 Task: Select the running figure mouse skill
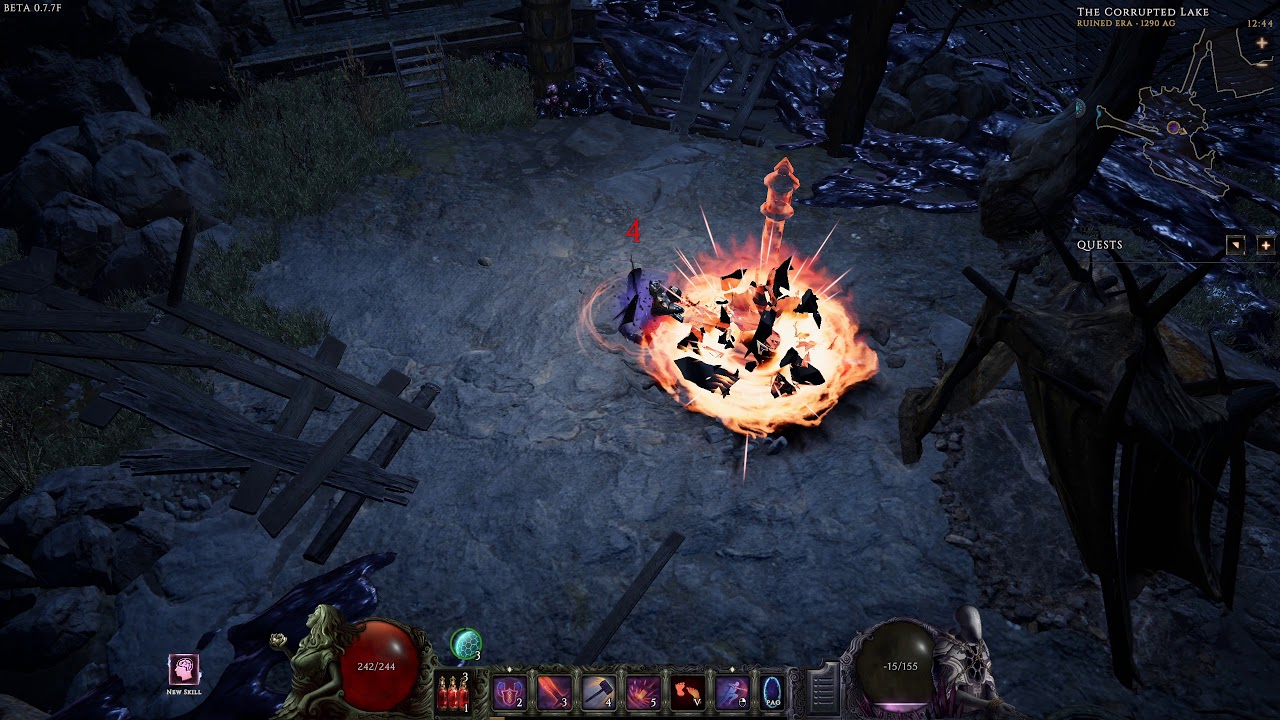point(731,691)
